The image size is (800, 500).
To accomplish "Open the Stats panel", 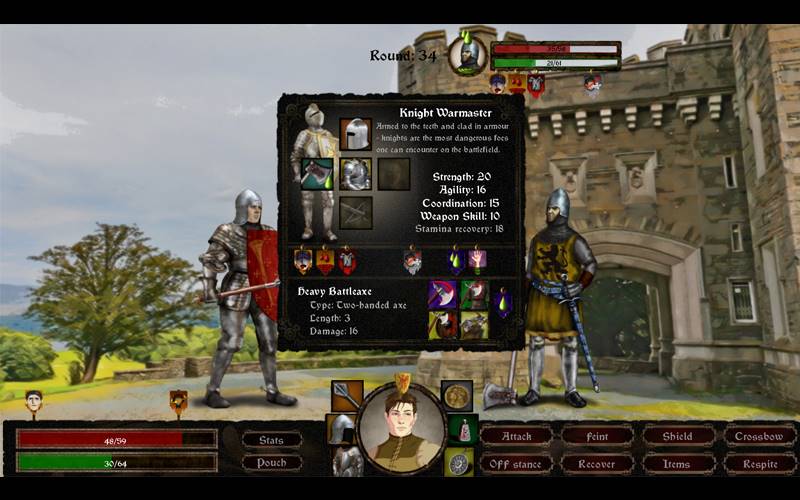I will [271, 440].
